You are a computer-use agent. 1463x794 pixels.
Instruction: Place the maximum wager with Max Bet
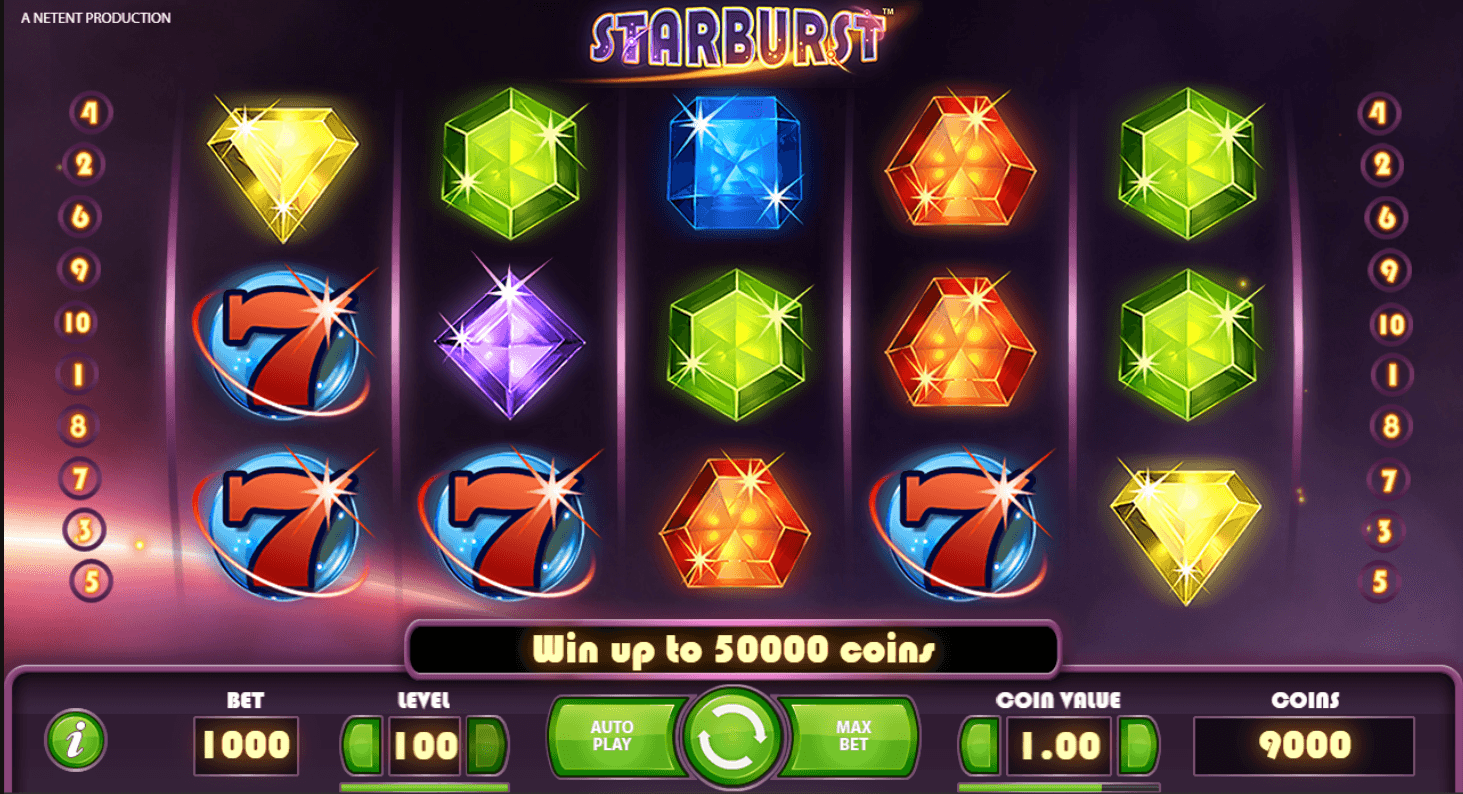click(852, 737)
